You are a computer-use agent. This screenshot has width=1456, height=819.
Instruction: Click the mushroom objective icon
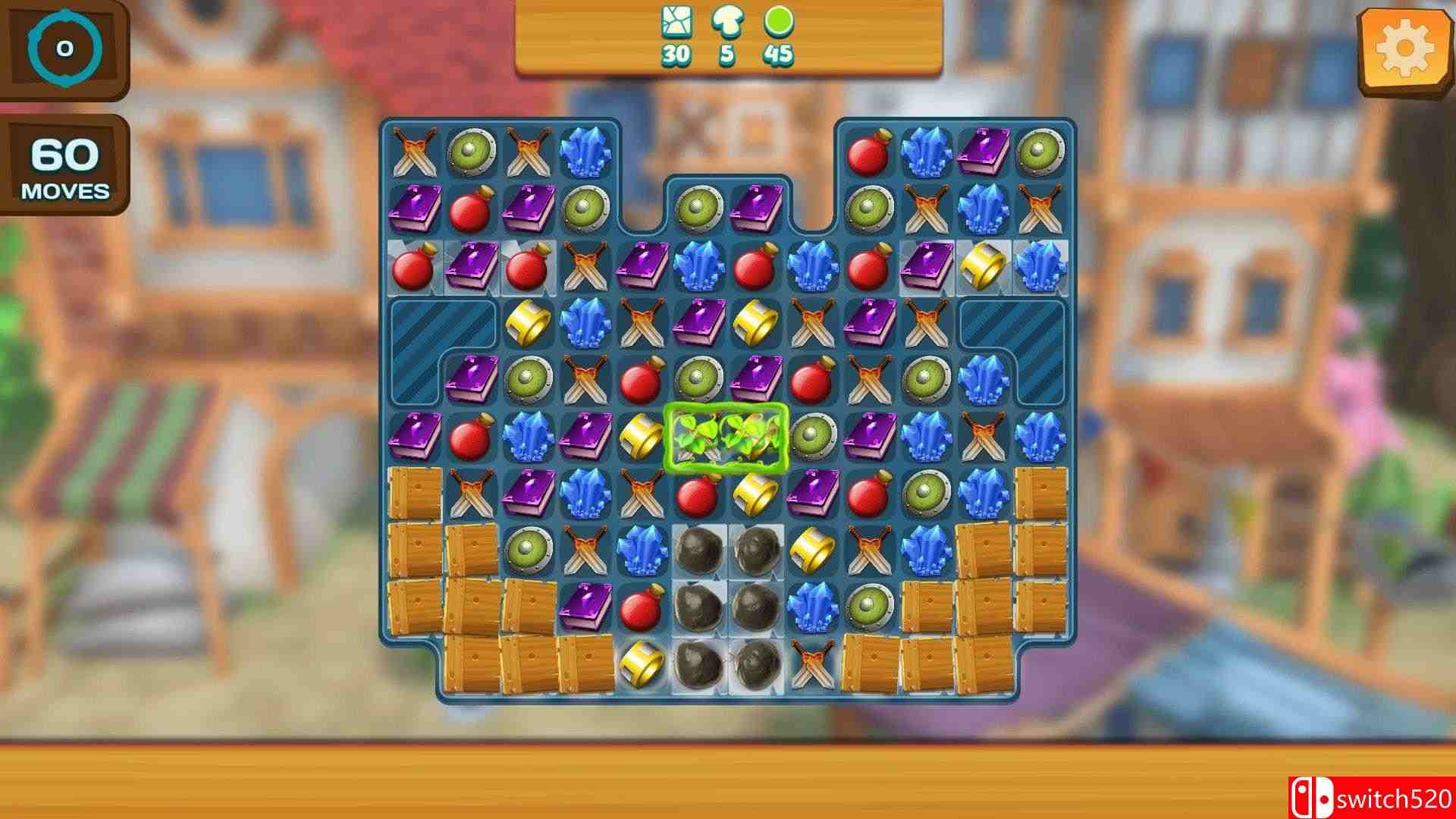(726, 23)
